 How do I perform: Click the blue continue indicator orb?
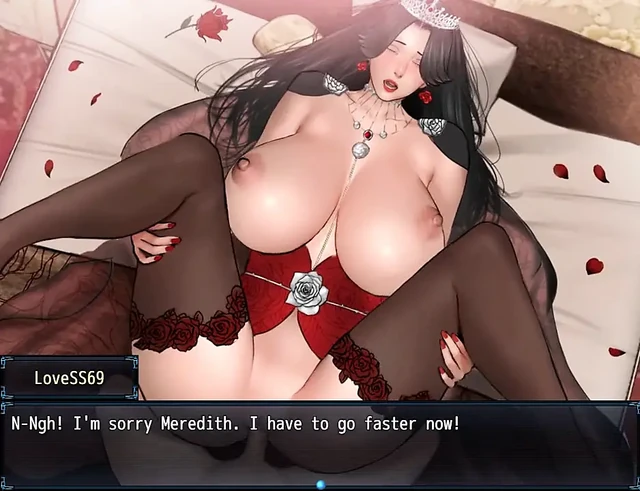click(321, 484)
